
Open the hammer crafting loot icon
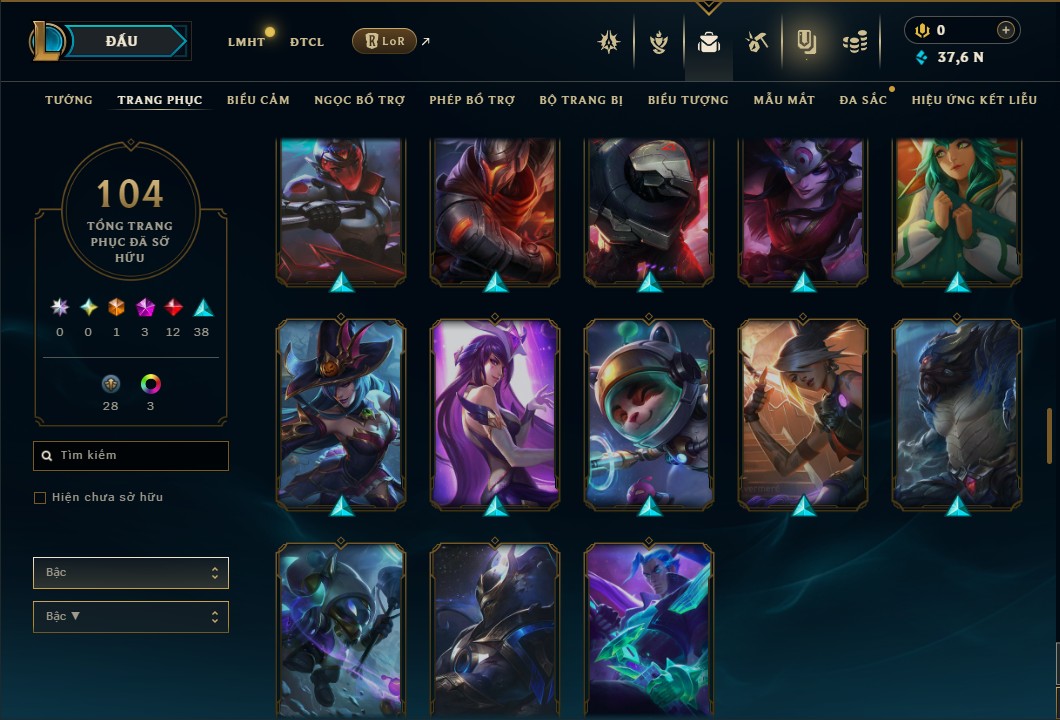(756, 42)
